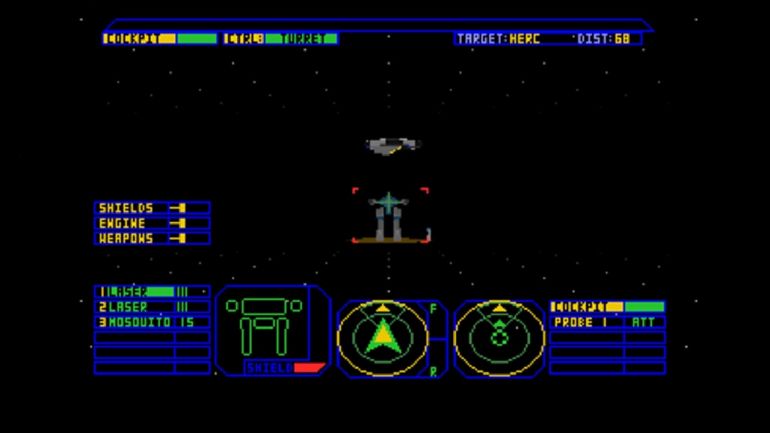This screenshot has width=770, height=433.
Task: Click the CTRL3 Turret control indicator
Action: pyautogui.click(x=280, y=39)
